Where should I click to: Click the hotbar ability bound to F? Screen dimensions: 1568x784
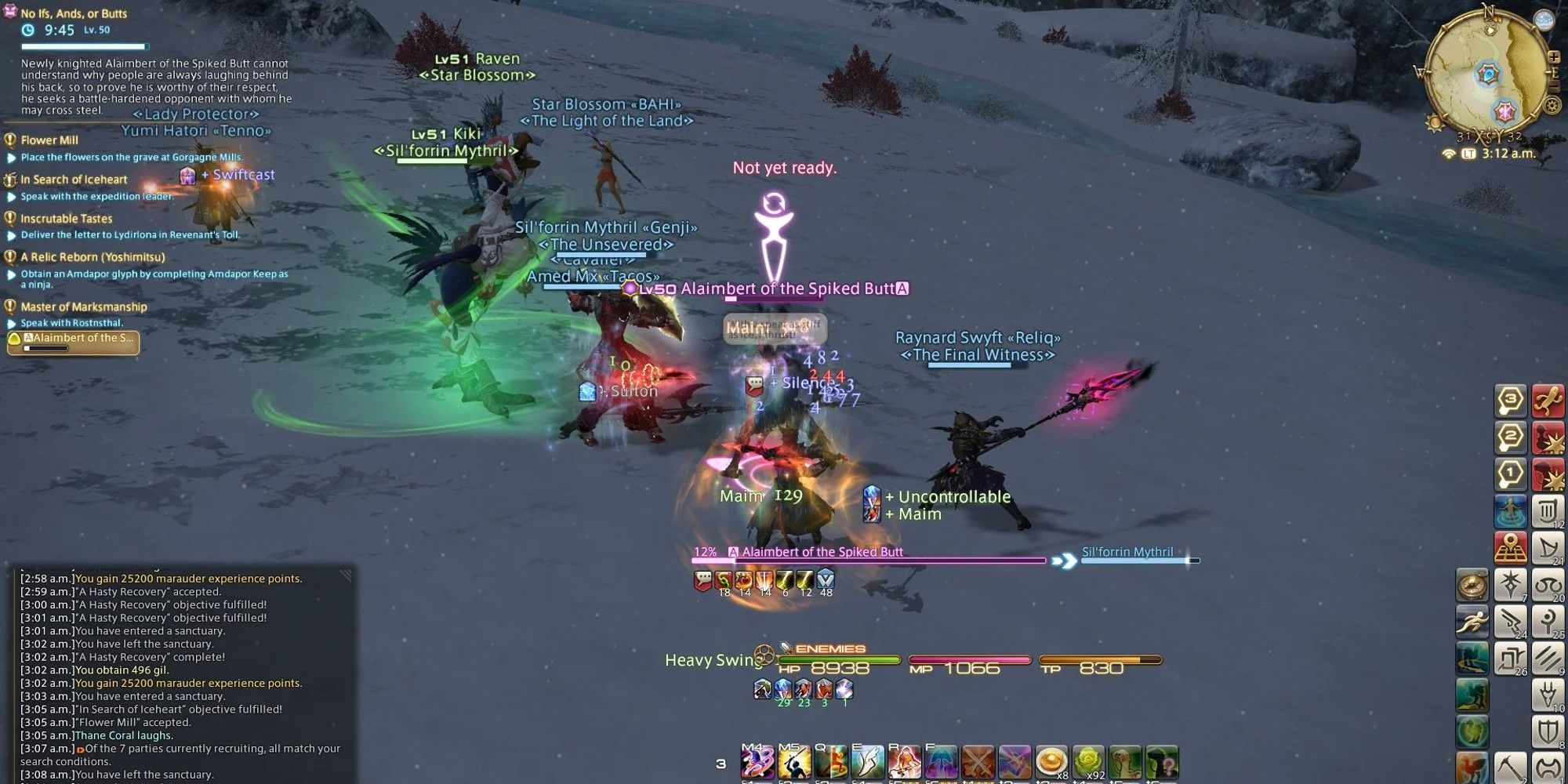[940, 762]
